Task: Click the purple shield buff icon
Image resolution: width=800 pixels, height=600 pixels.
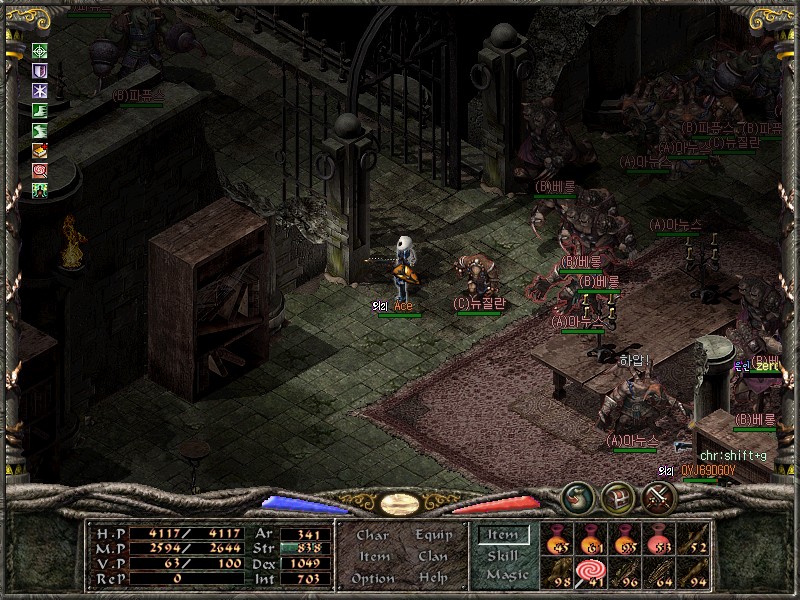Action: [x=40, y=71]
